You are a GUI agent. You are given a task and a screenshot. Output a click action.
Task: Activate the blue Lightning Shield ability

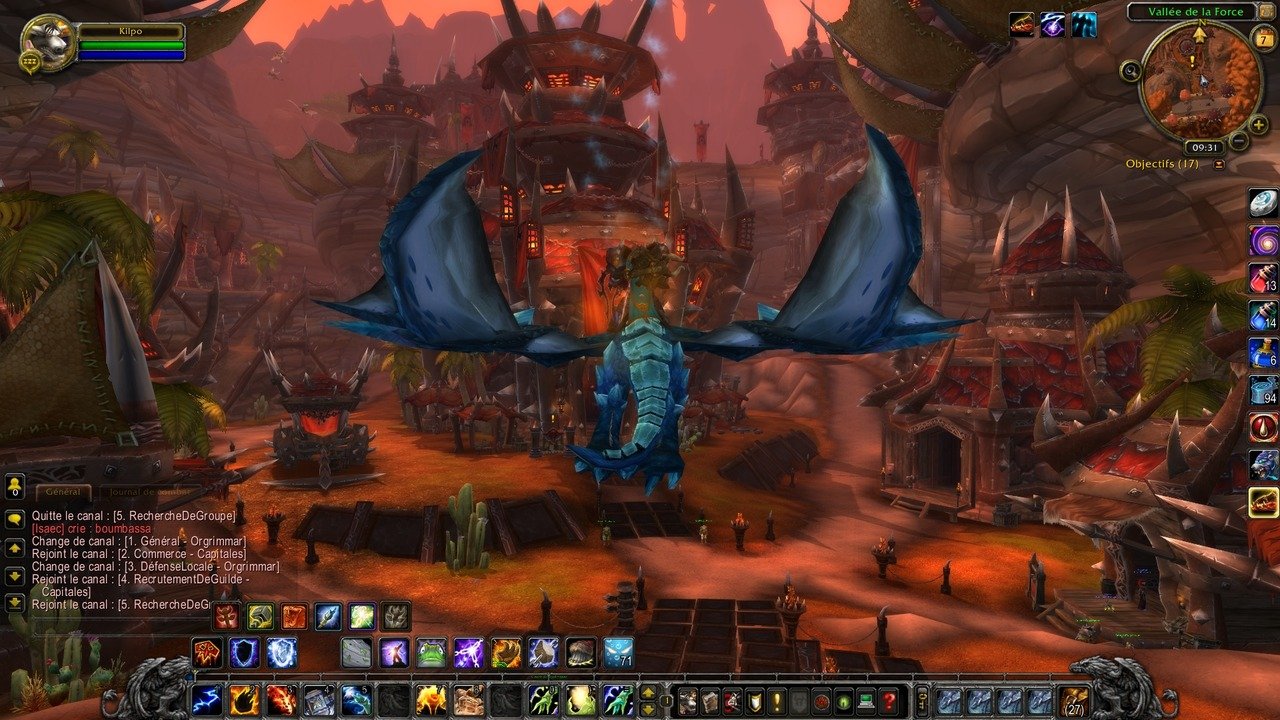282,652
